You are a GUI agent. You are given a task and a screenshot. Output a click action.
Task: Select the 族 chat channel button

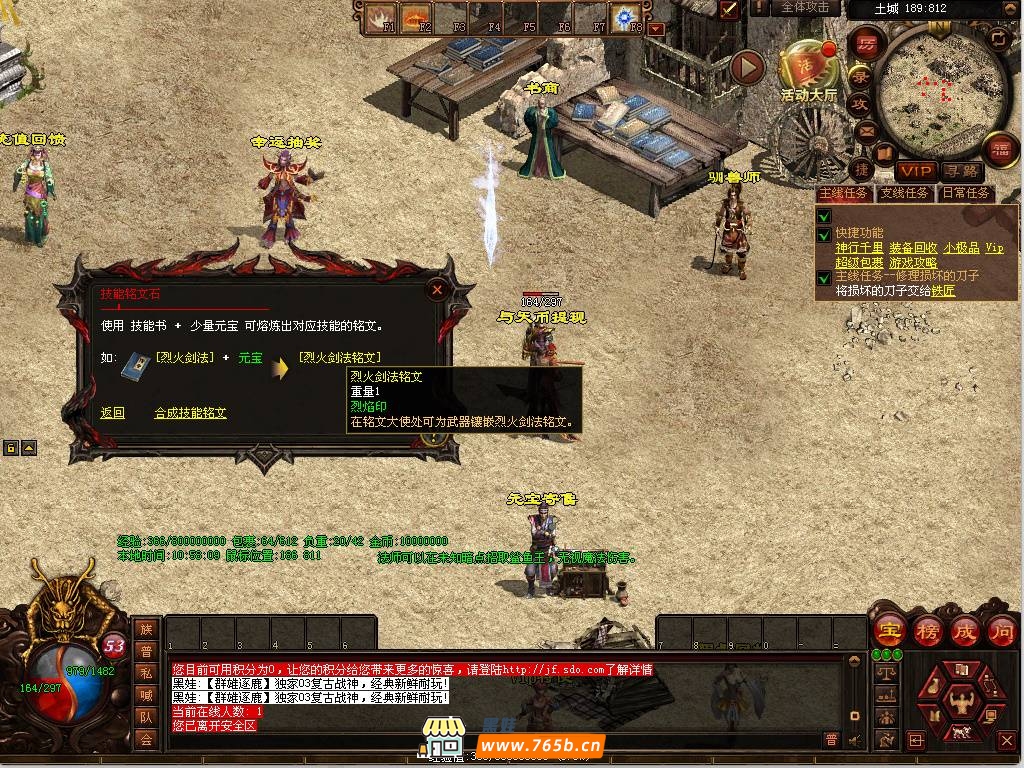146,629
